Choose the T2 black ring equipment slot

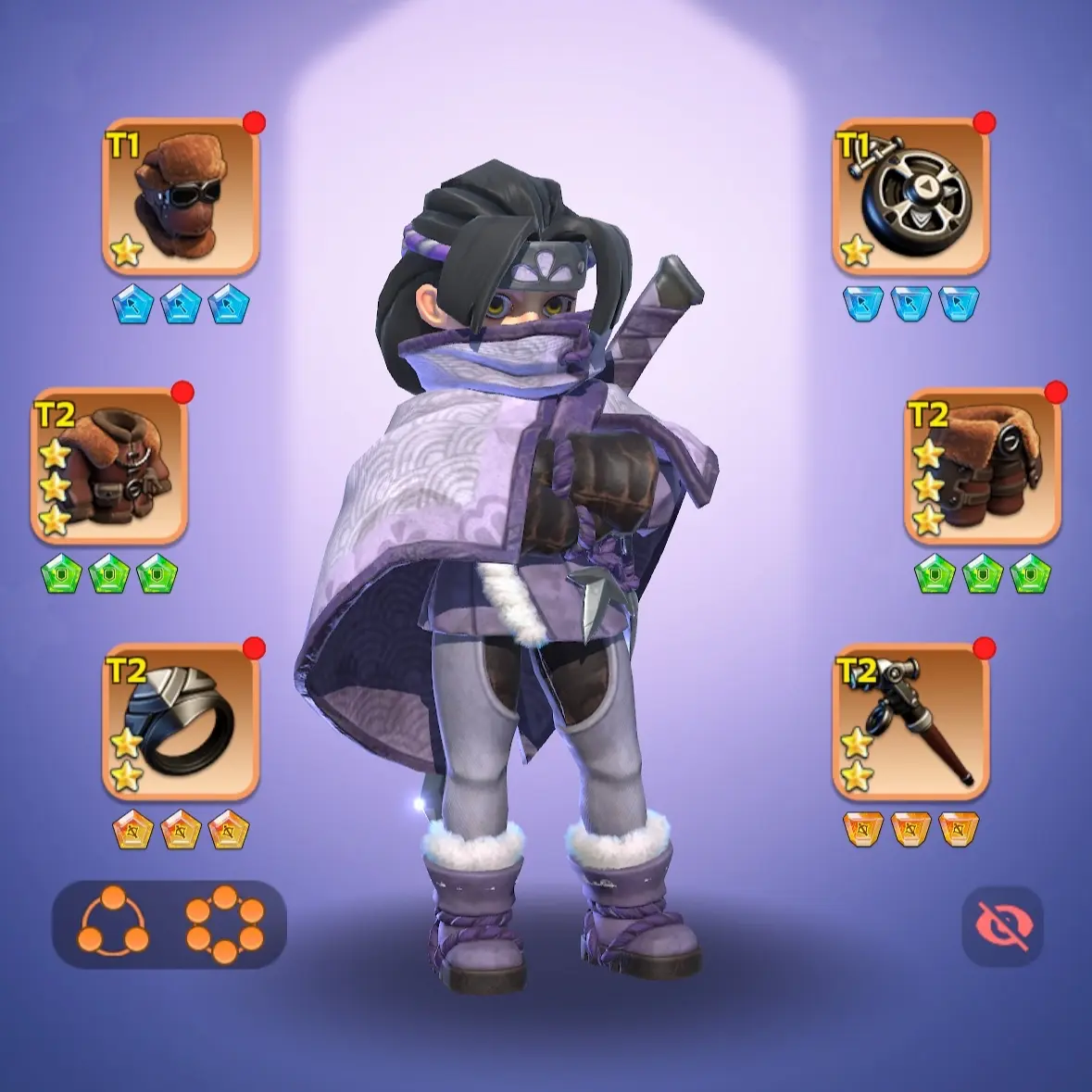point(181,722)
